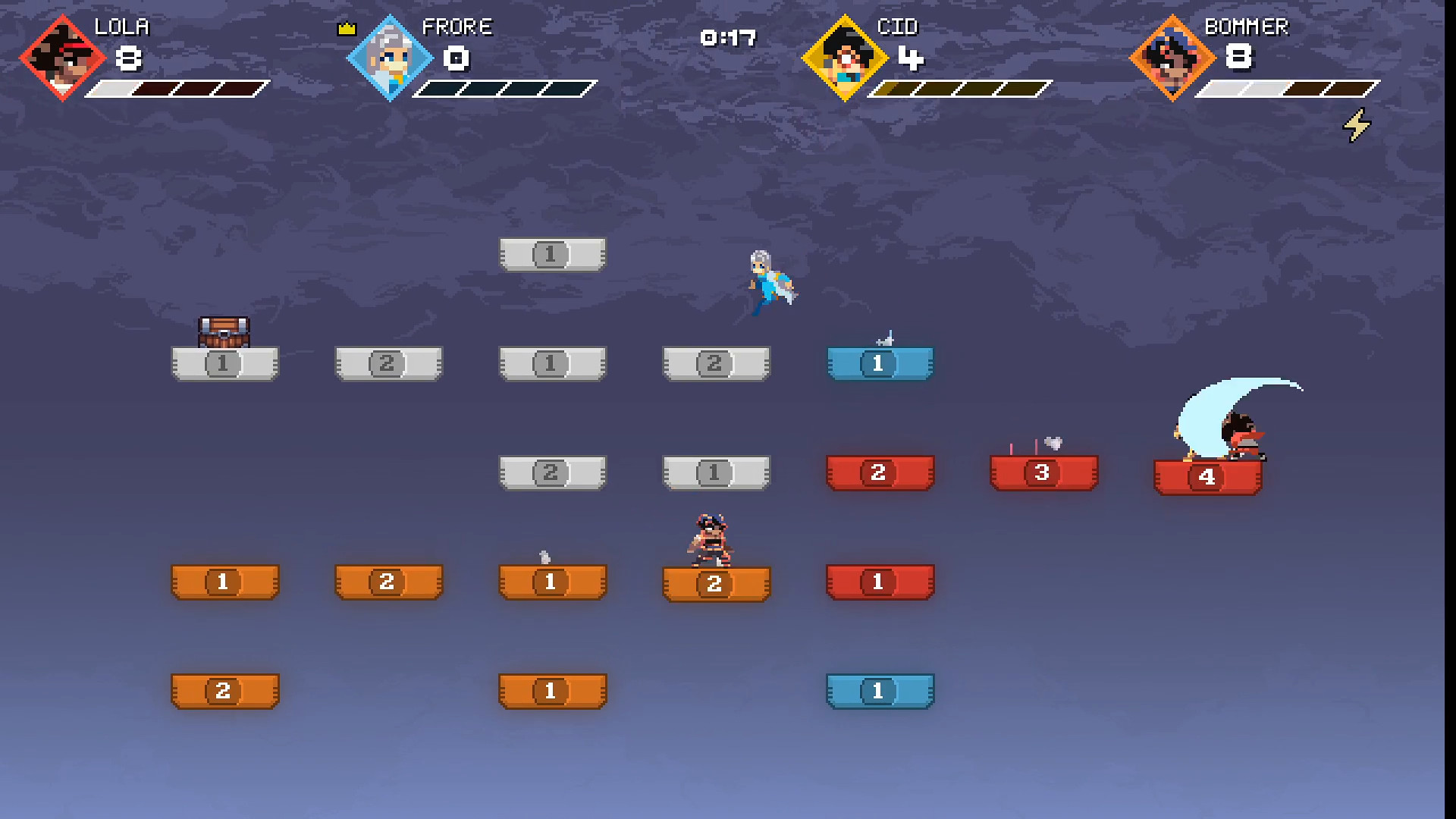Click the red platform numbered 3

1043,472
